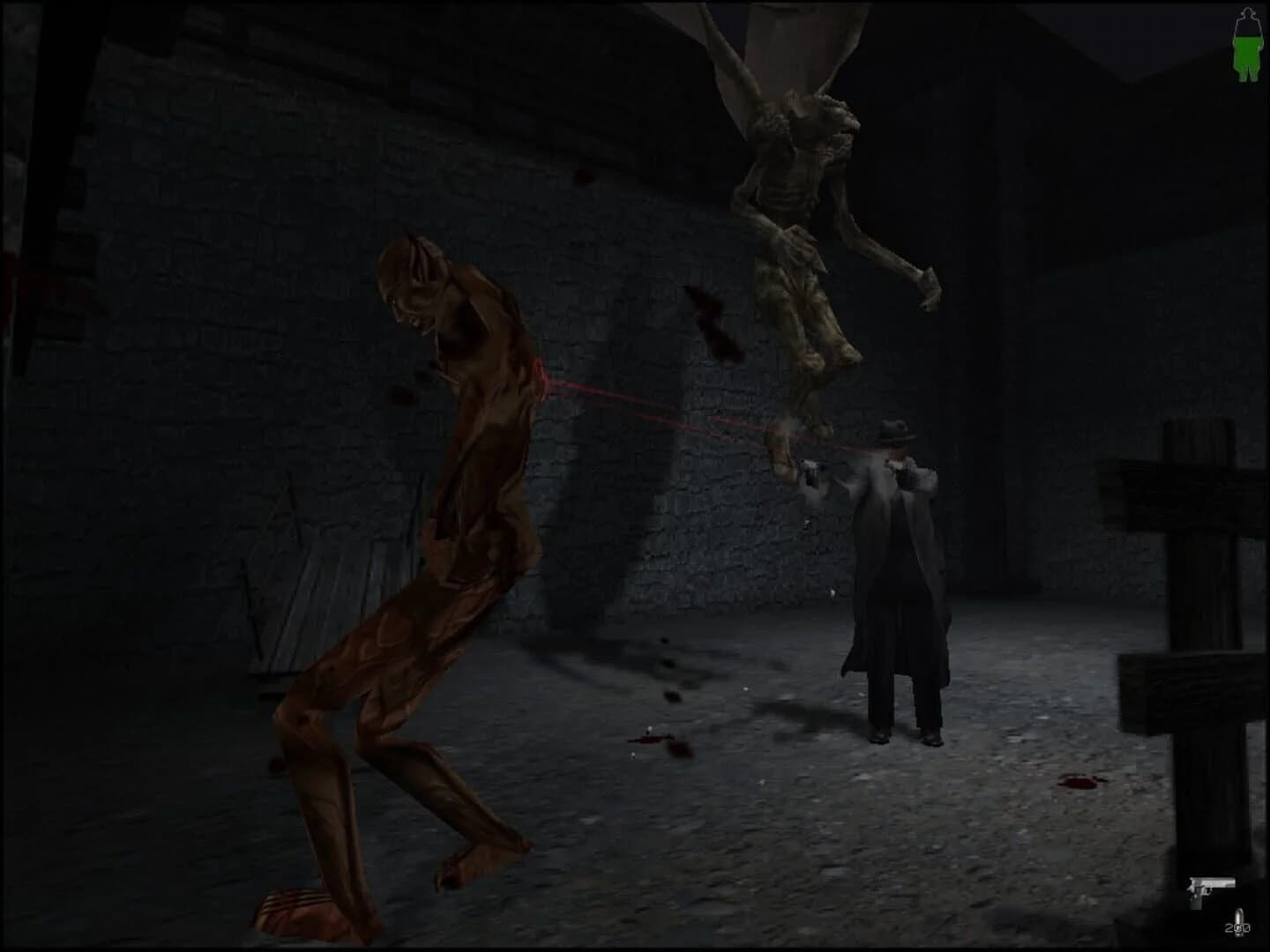The height and width of the screenshot is (952, 1270).
Task: Click the pistol's grip in the weapon icon
Action: point(1196,899)
